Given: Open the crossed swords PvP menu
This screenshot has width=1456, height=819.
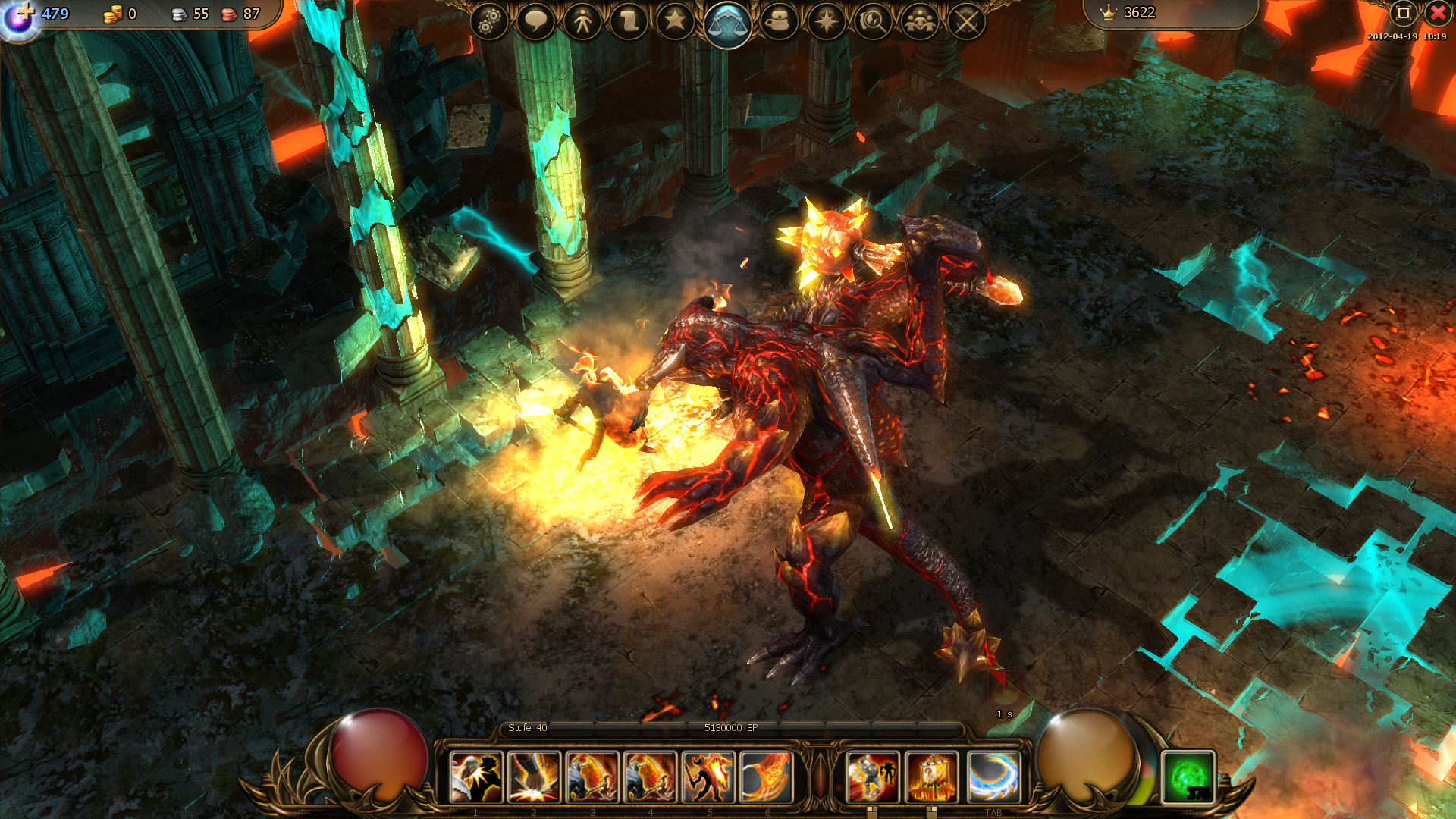Looking at the screenshot, I should (x=966, y=21).
